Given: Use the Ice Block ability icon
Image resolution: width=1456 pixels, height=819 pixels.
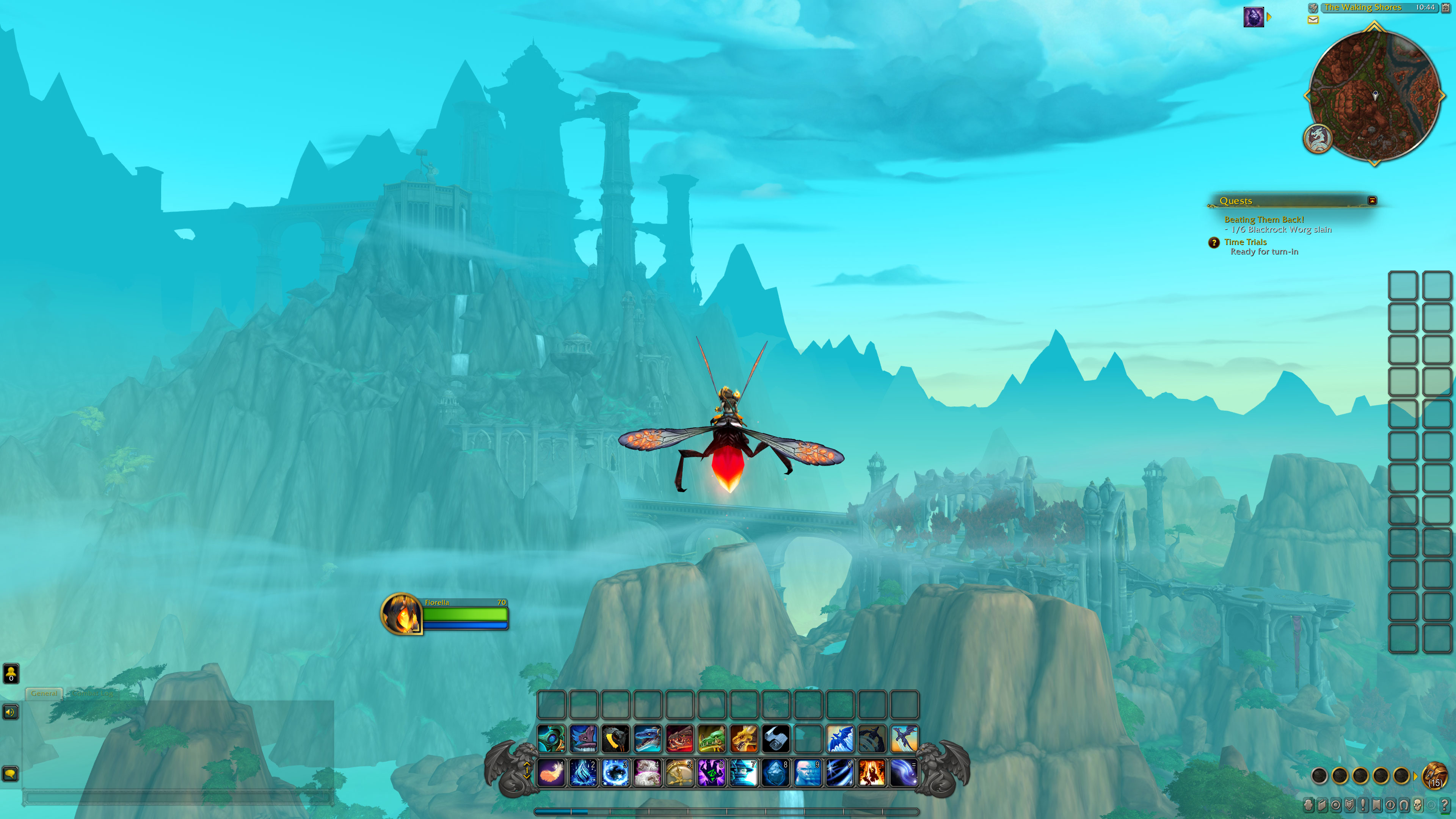Looking at the screenshot, I should coord(775,773).
